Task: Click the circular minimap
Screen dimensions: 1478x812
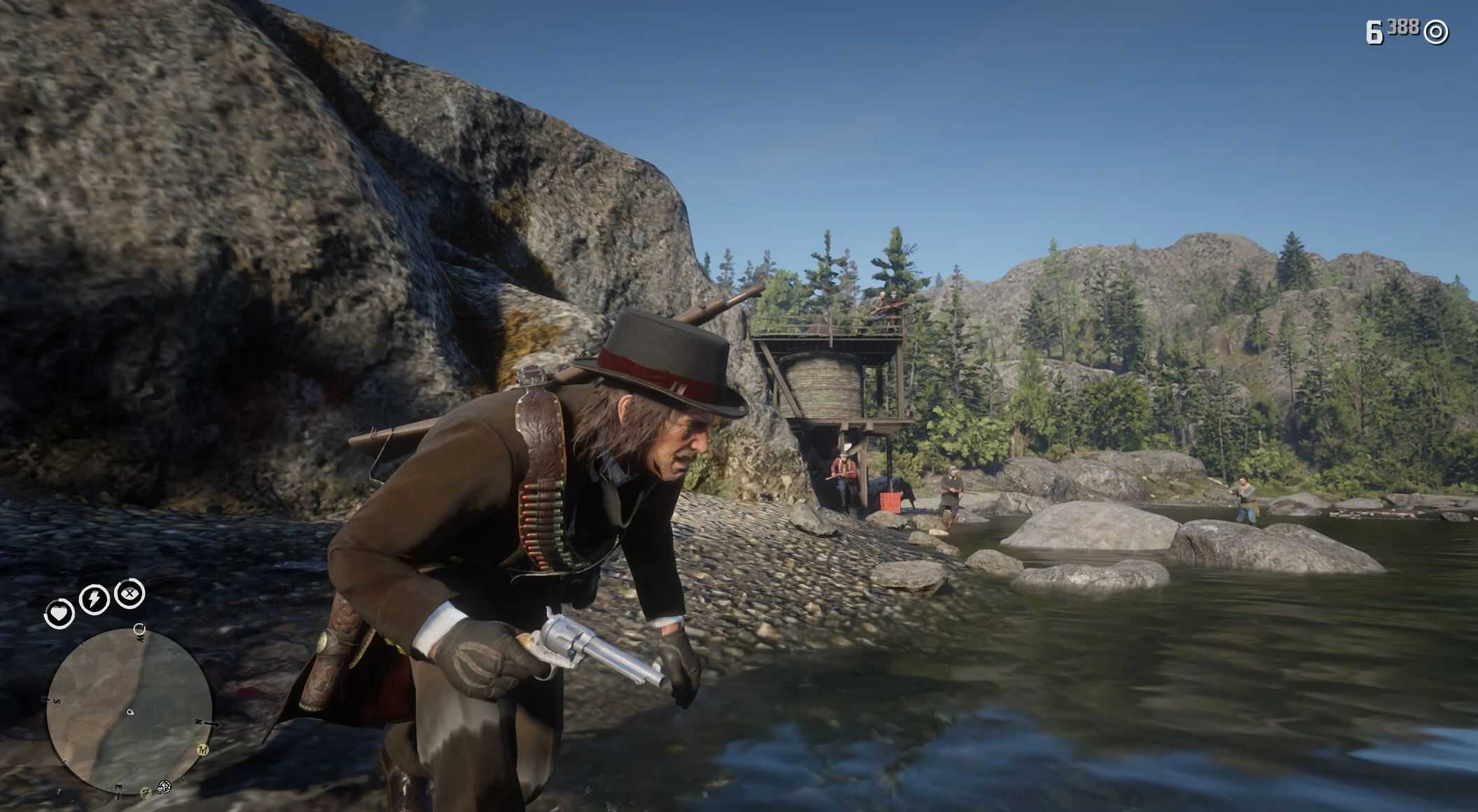Action: point(129,709)
